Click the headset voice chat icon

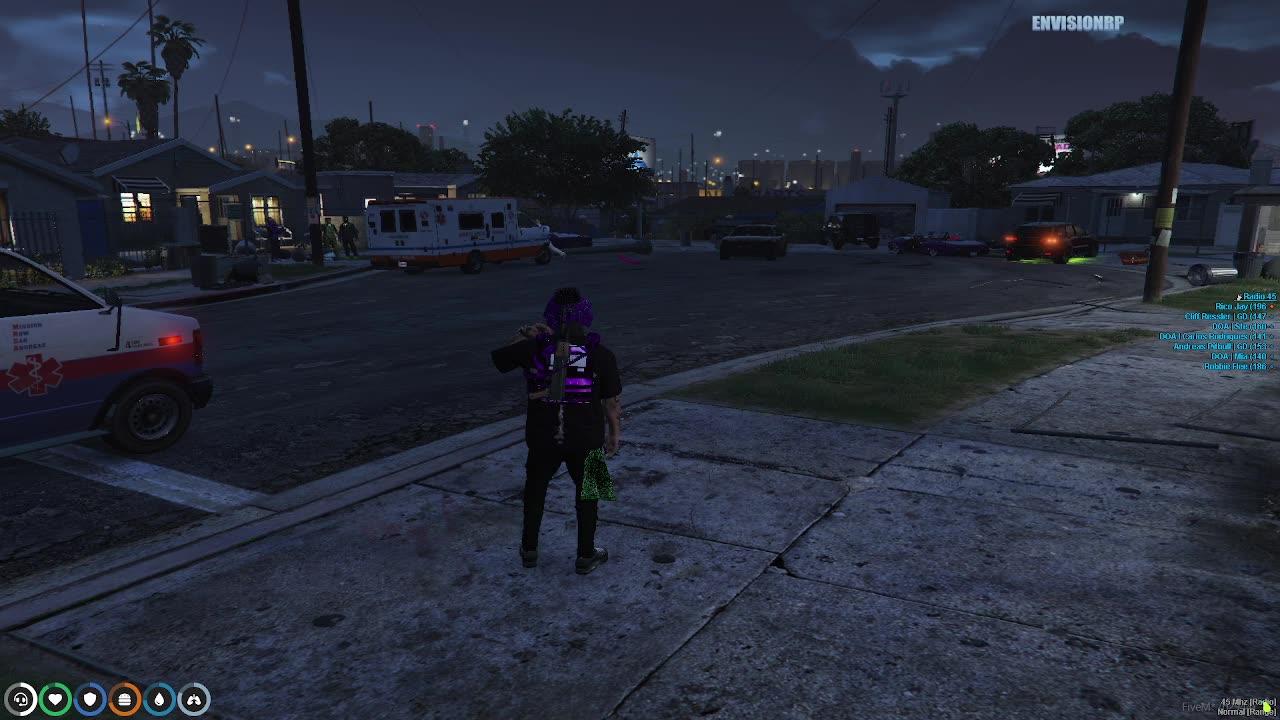coord(22,700)
